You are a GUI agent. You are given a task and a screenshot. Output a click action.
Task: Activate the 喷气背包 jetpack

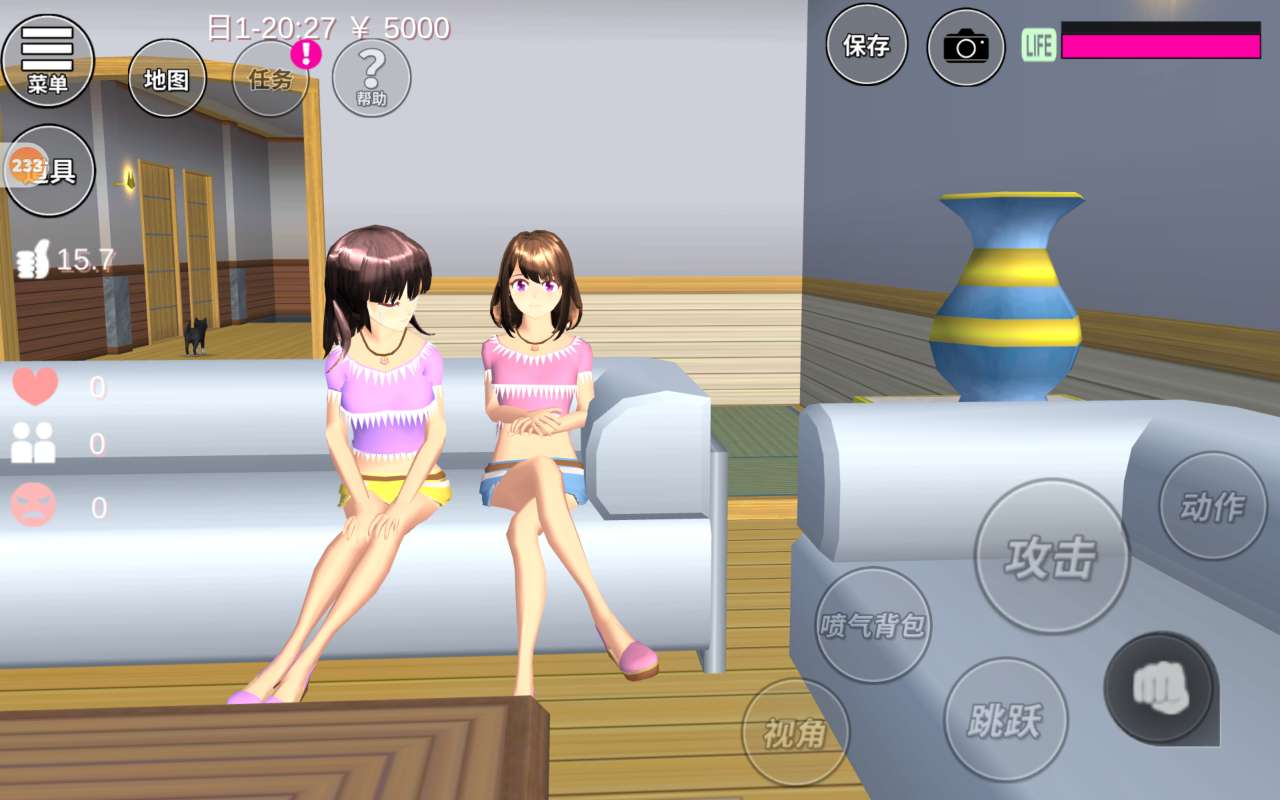pos(873,625)
